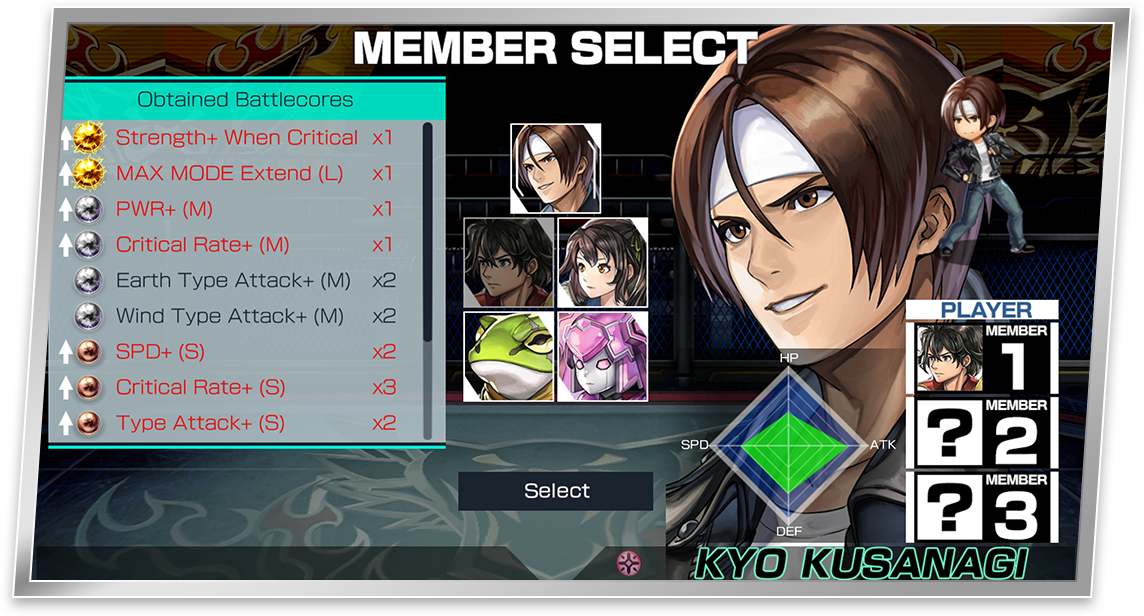Image resolution: width=1144 pixels, height=616 pixels.
Task: Choose Wind Type Attack+ (M) entry
Action: click(x=229, y=316)
